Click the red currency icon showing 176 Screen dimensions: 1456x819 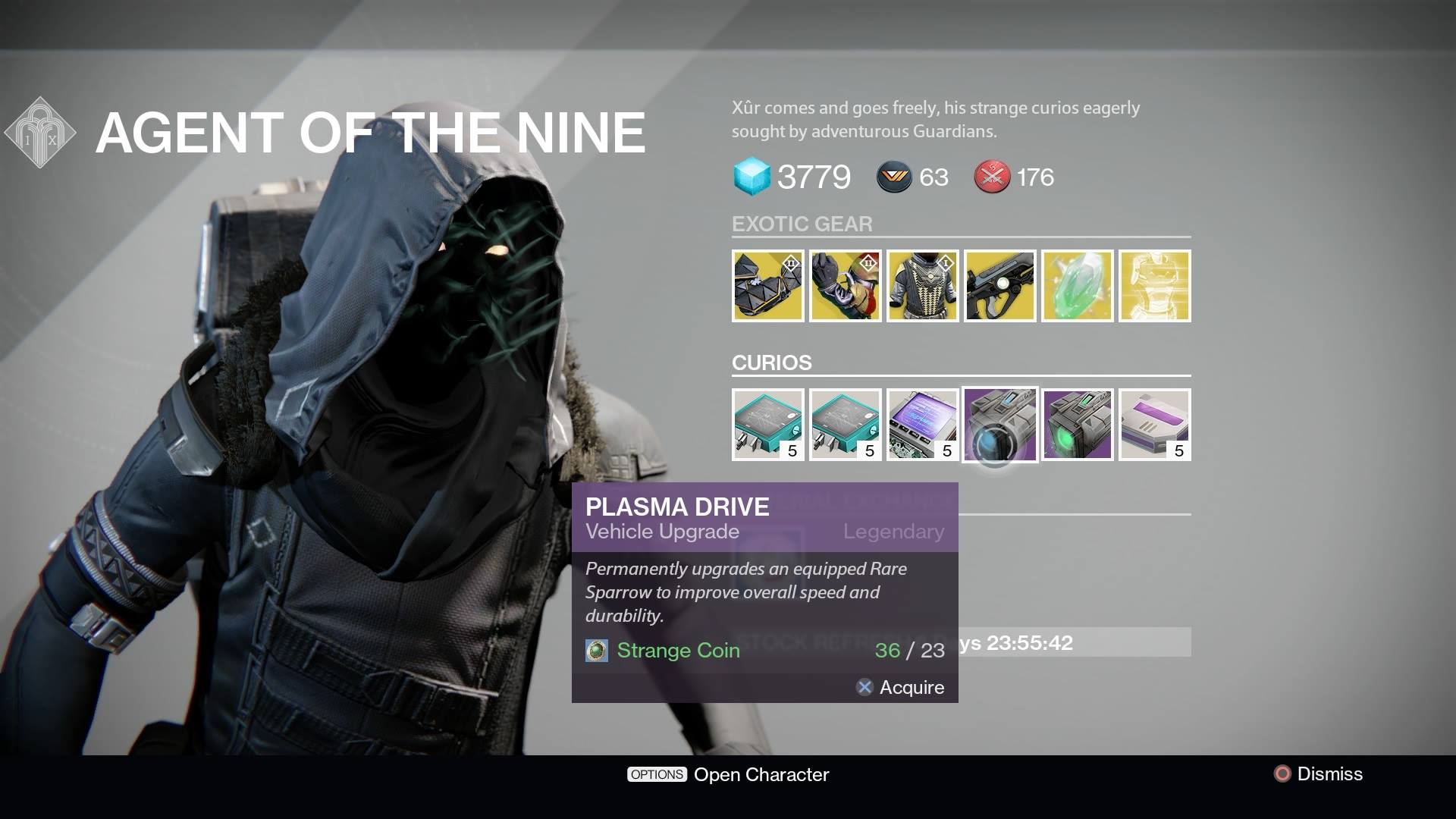tap(990, 177)
